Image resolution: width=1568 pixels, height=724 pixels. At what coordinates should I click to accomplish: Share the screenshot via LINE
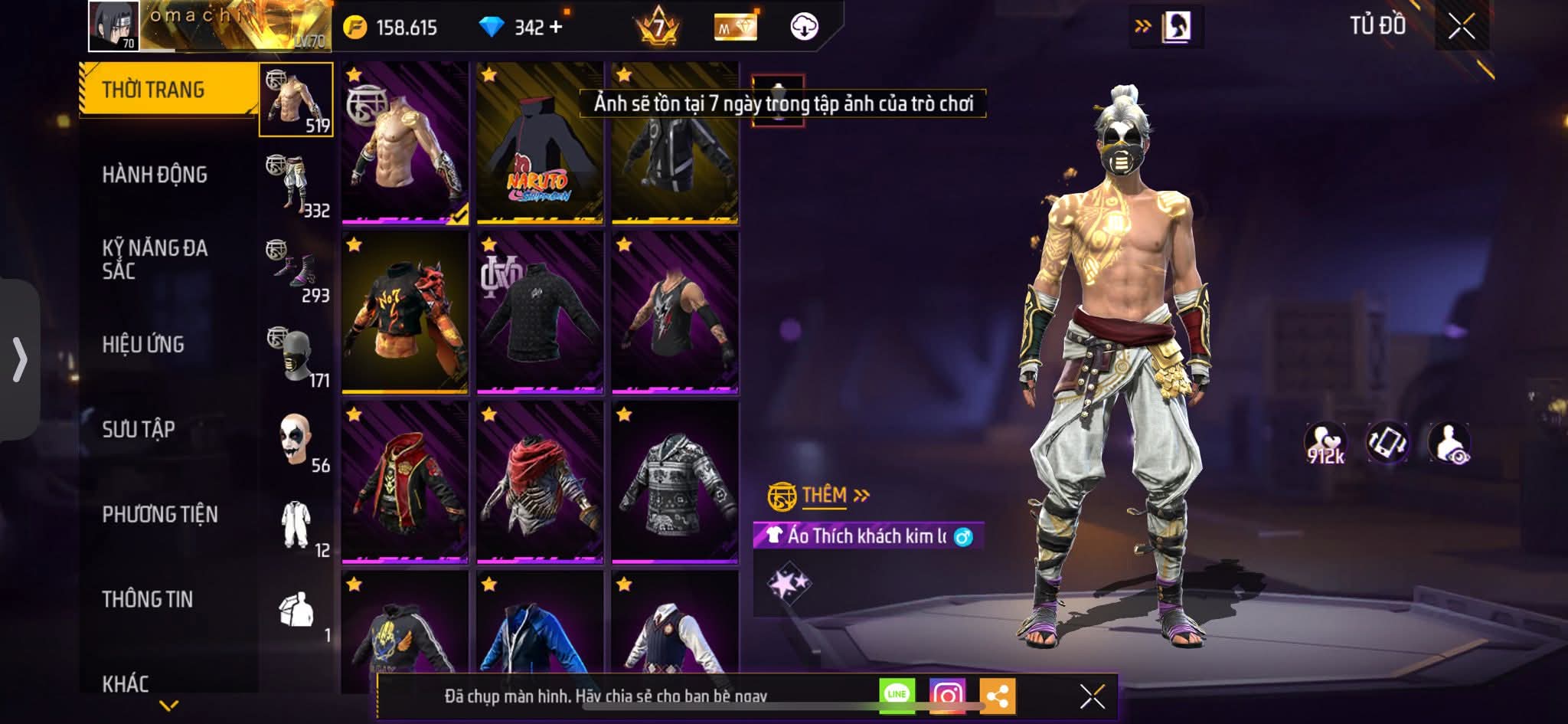pyautogui.click(x=897, y=695)
